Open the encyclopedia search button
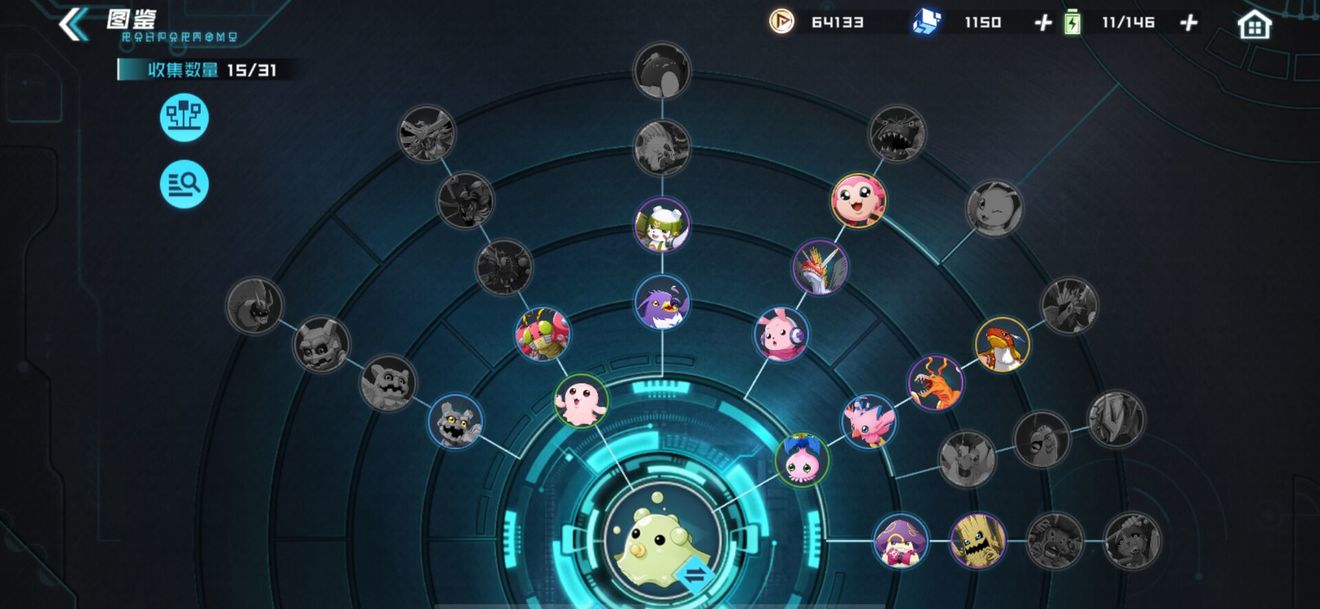 click(x=184, y=184)
